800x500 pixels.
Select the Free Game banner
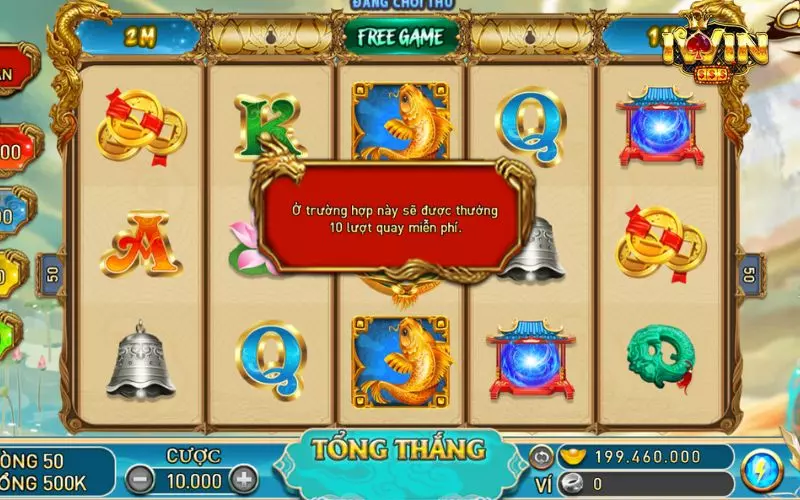click(x=401, y=36)
